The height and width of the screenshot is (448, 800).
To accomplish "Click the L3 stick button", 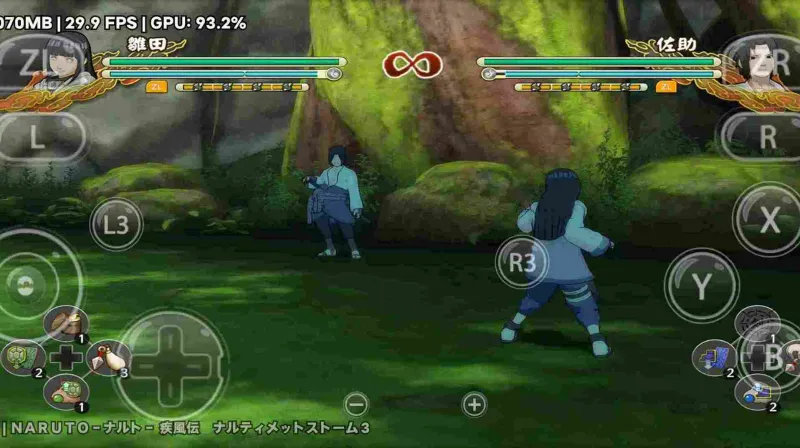I will 117,224.
